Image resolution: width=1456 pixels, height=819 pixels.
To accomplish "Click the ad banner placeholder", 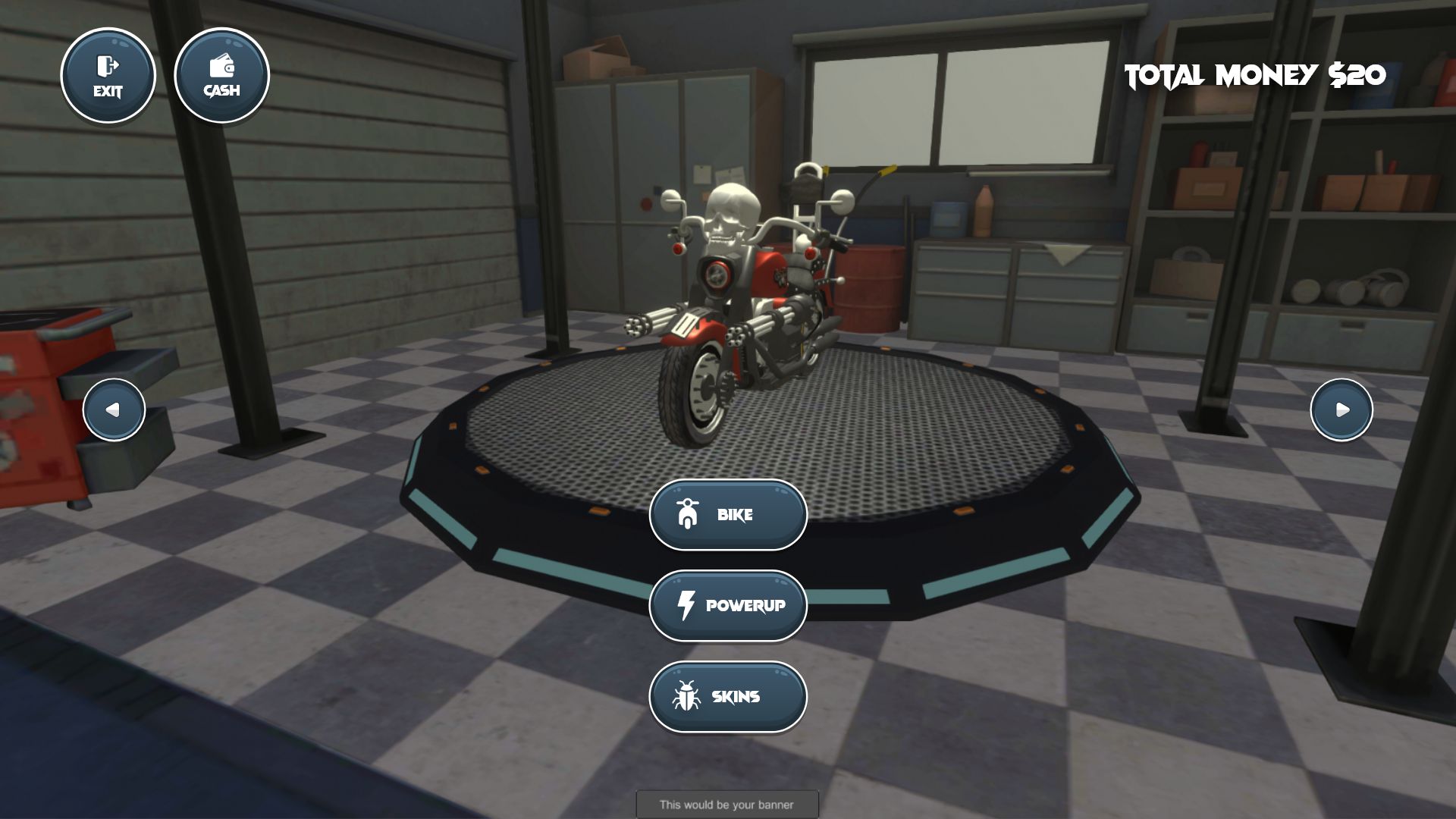I will pos(726,804).
